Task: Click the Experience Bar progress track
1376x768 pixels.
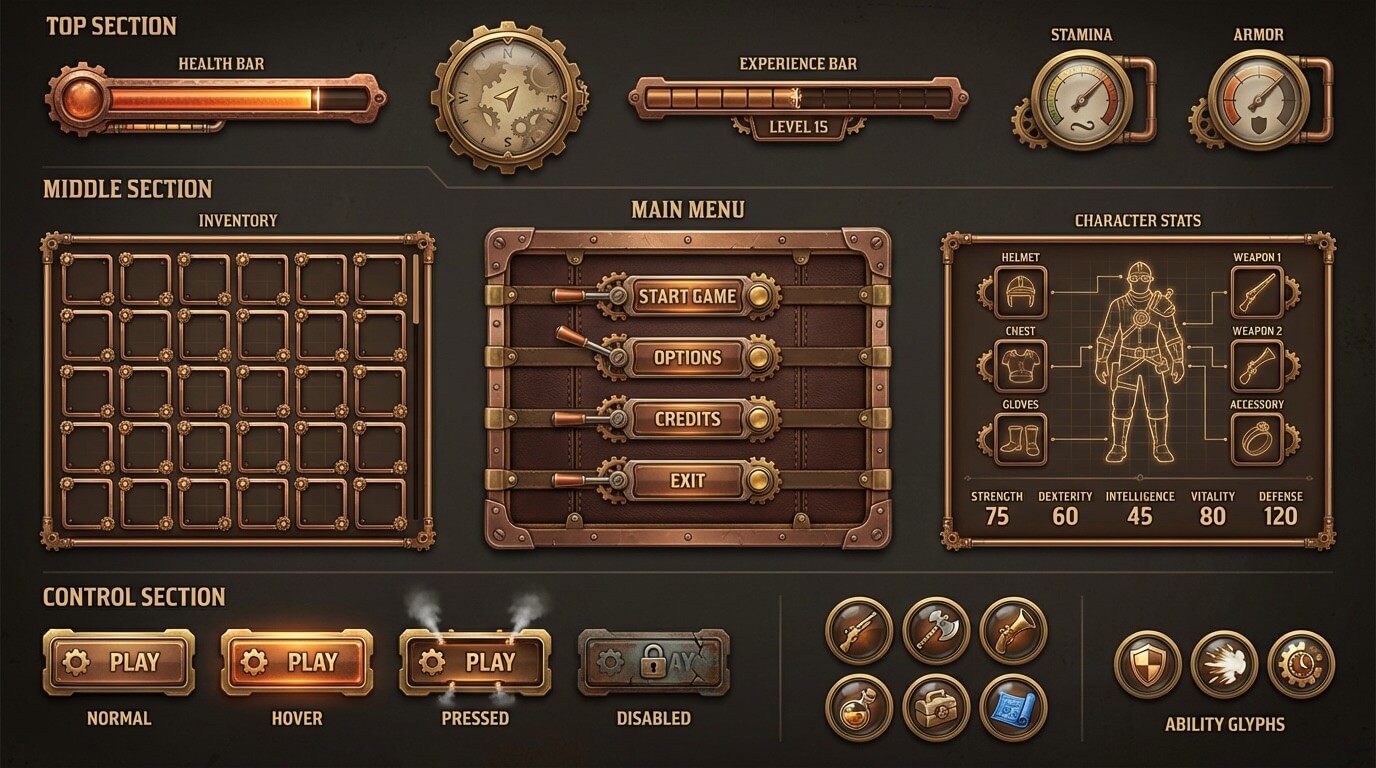Action: click(798, 97)
